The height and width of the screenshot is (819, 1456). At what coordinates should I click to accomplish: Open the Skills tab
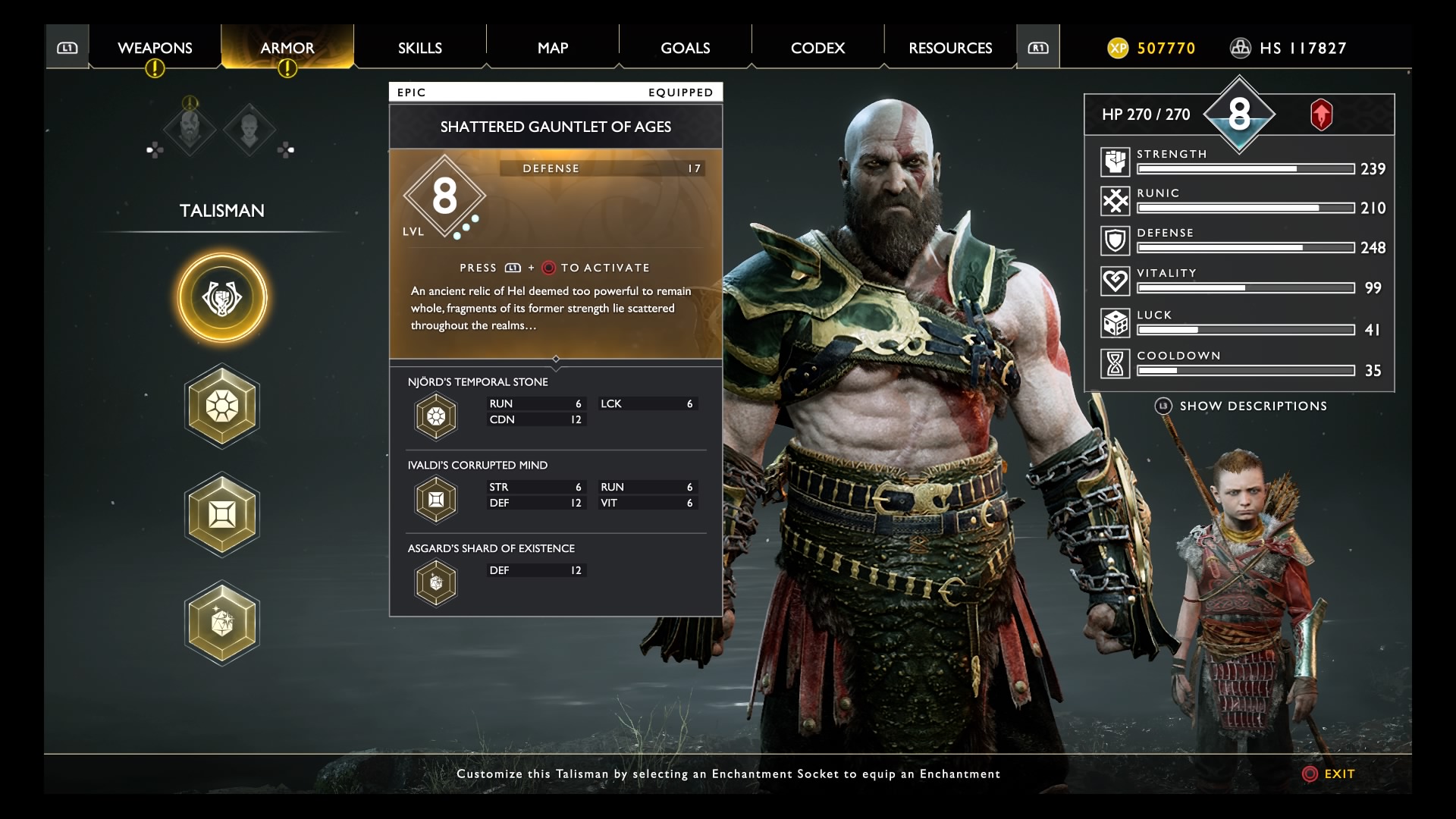(x=419, y=48)
